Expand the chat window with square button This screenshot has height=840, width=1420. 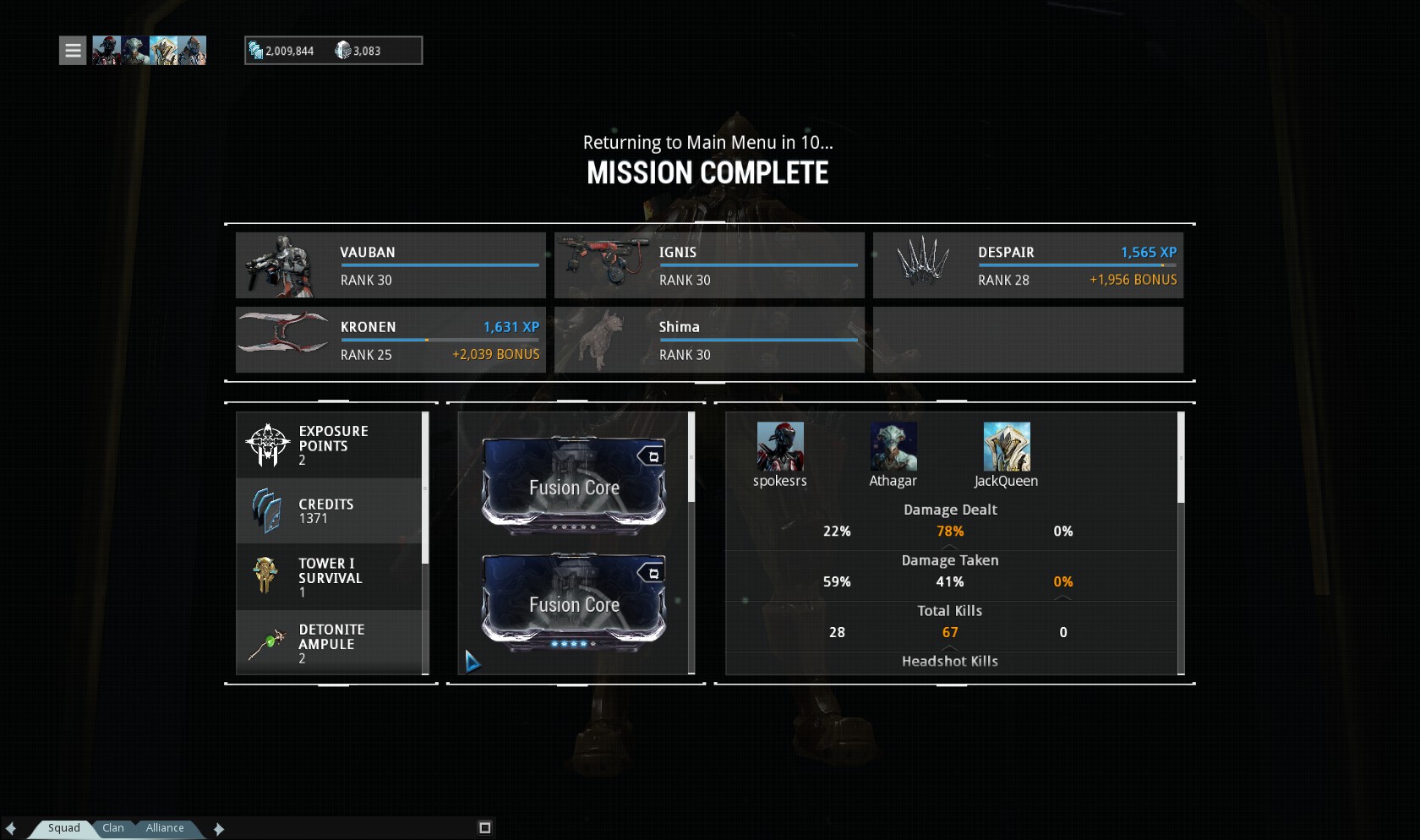[484, 828]
